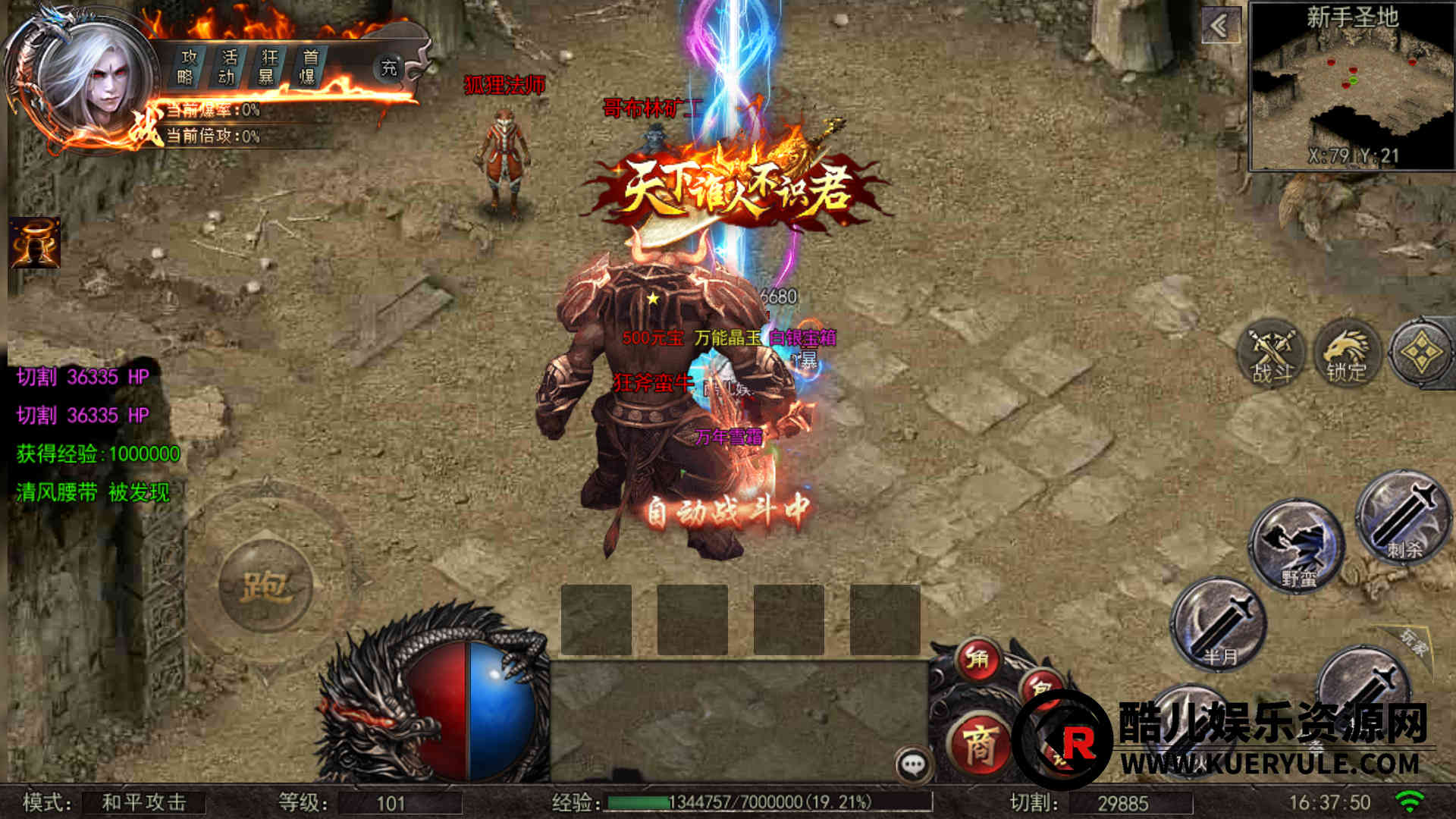Image resolution: width=1456 pixels, height=819 pixels.
Task: Open the 角 character panel button
Action: point(977,658)
